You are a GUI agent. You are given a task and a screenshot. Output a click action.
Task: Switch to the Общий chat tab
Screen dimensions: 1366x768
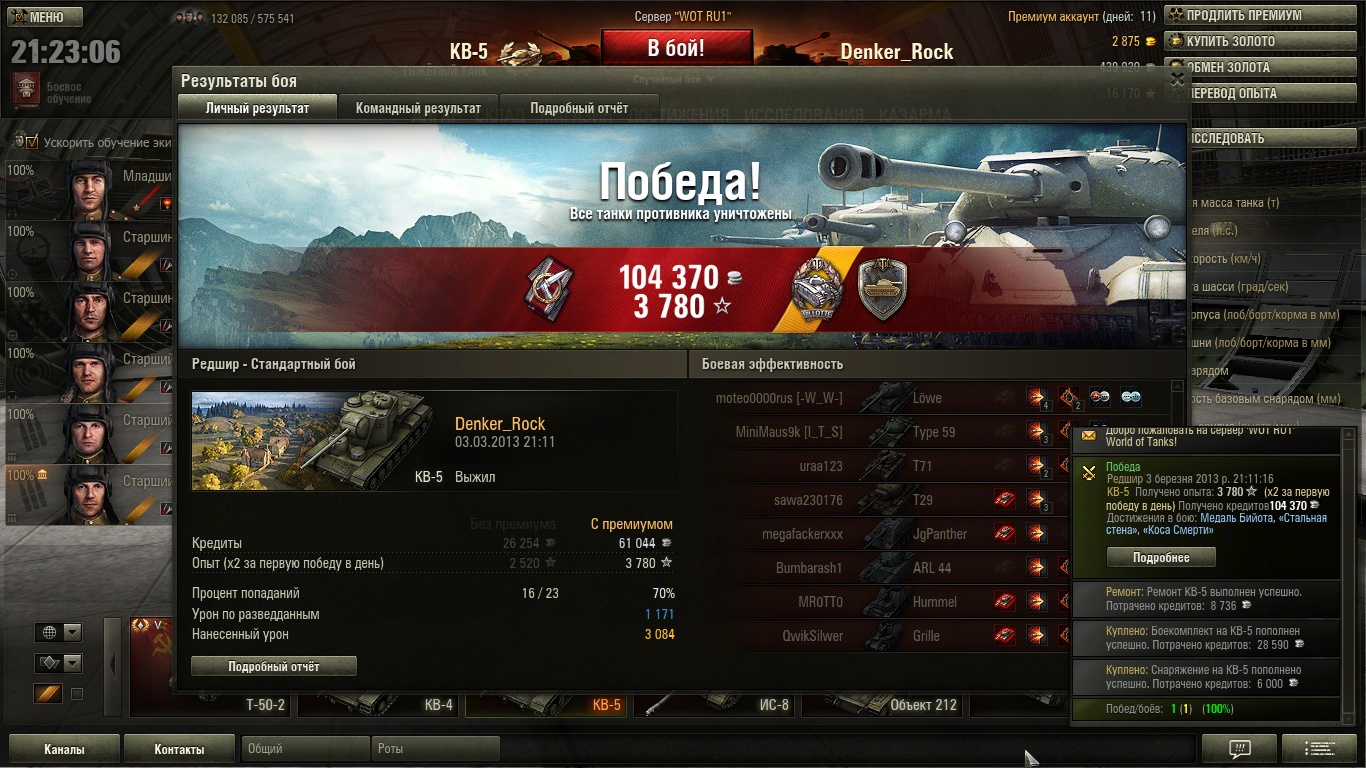tap(305, 749)
